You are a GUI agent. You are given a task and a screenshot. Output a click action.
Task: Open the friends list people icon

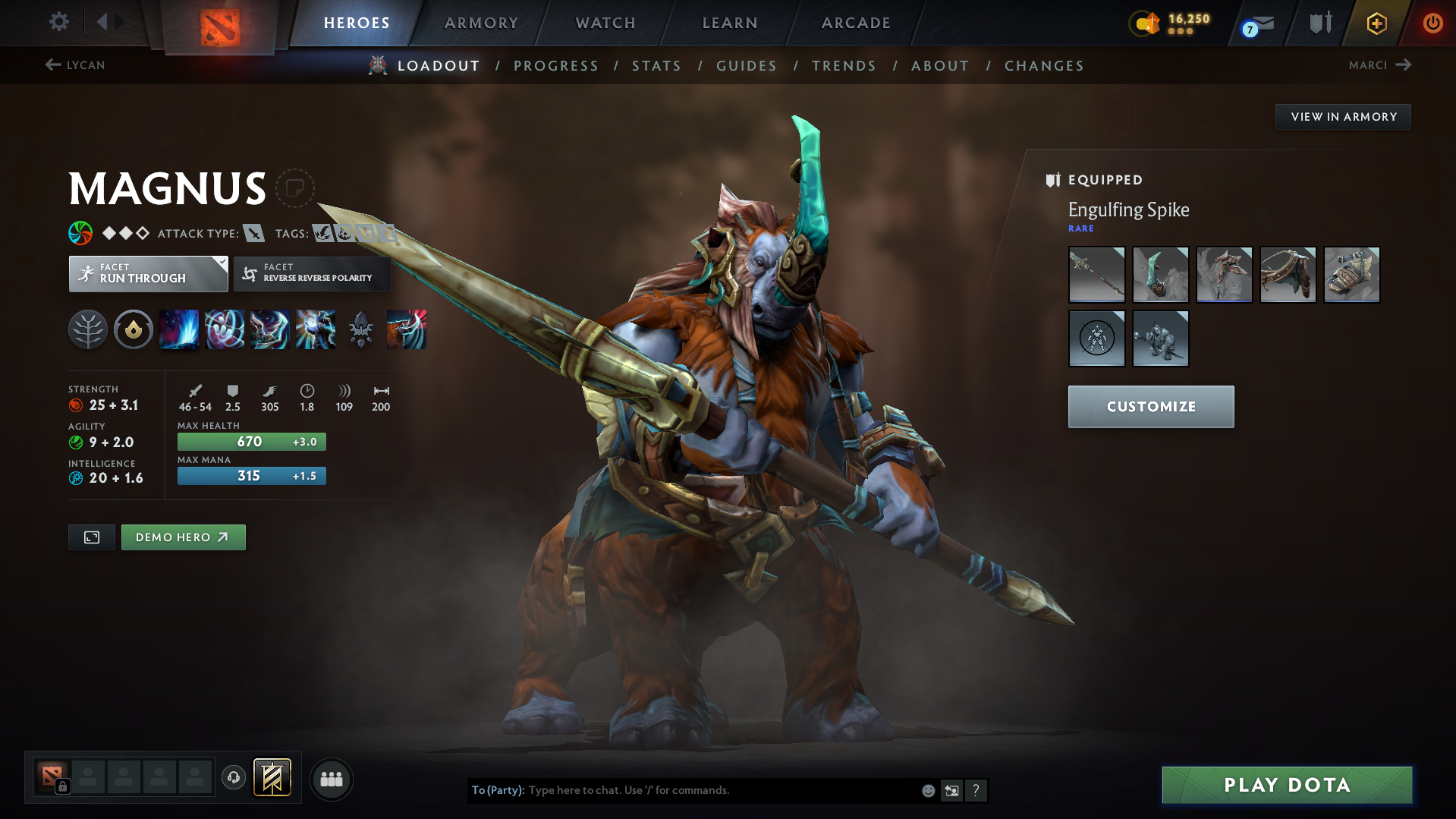pos(332,779)
